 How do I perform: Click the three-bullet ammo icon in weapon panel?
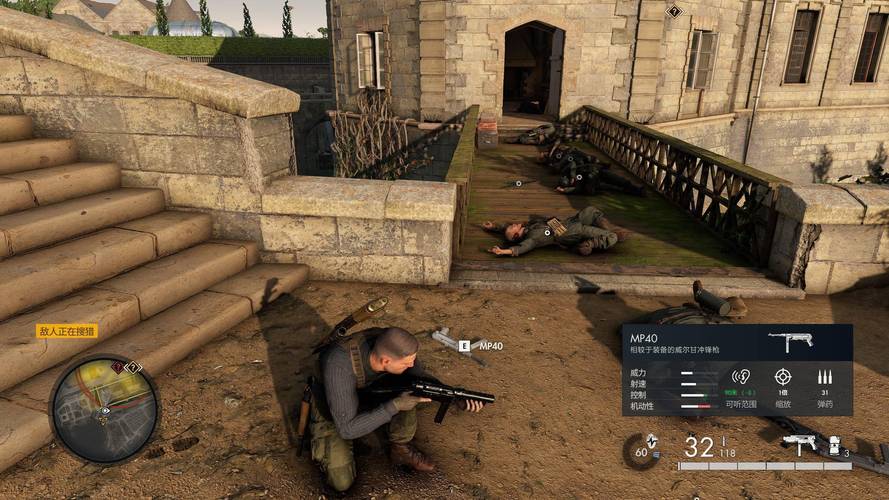point(824,377)
